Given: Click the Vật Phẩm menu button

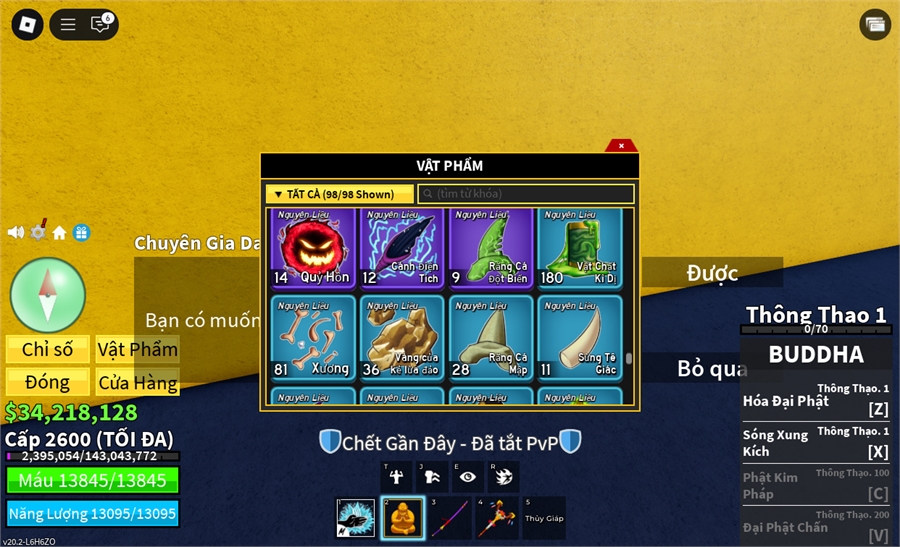Looking at the screenshot, I should pos(137,349).
